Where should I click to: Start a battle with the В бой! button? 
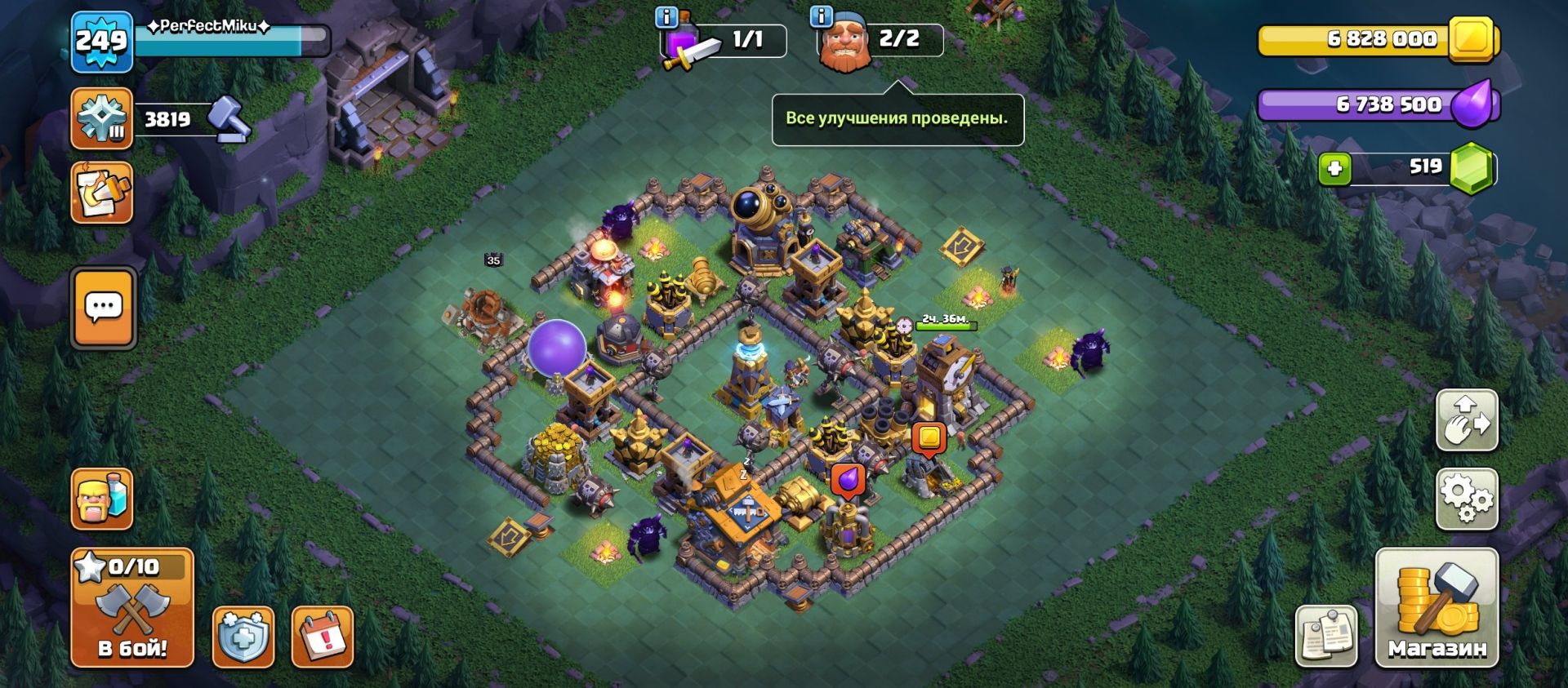132,608
